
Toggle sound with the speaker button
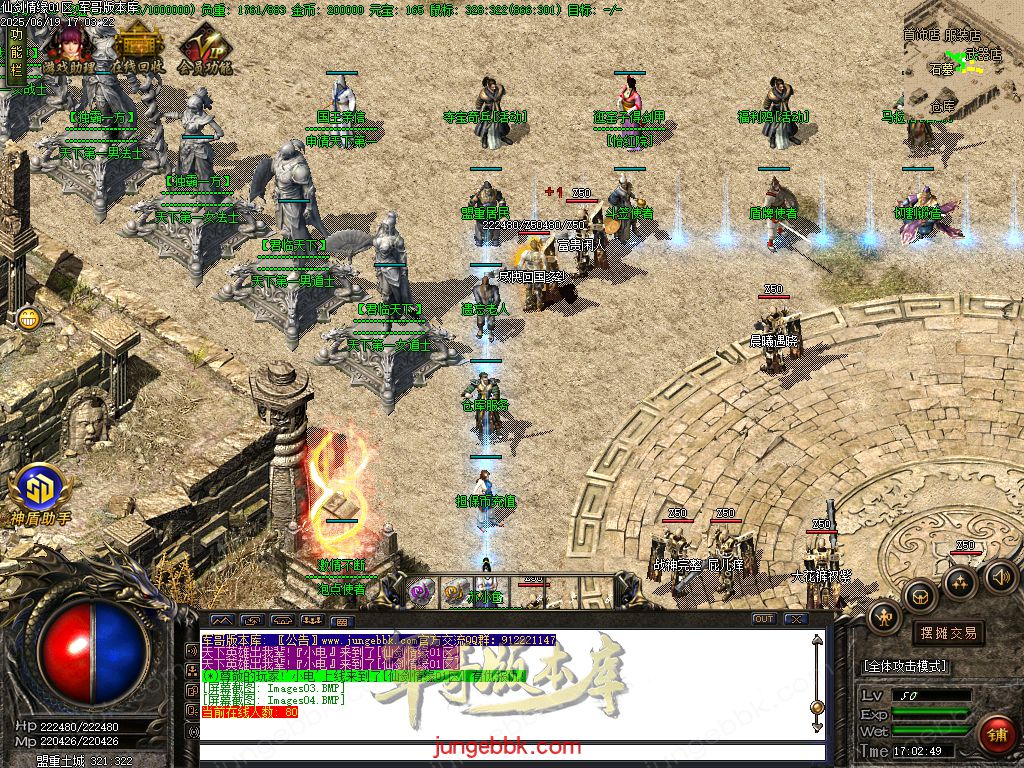[999, 576]
